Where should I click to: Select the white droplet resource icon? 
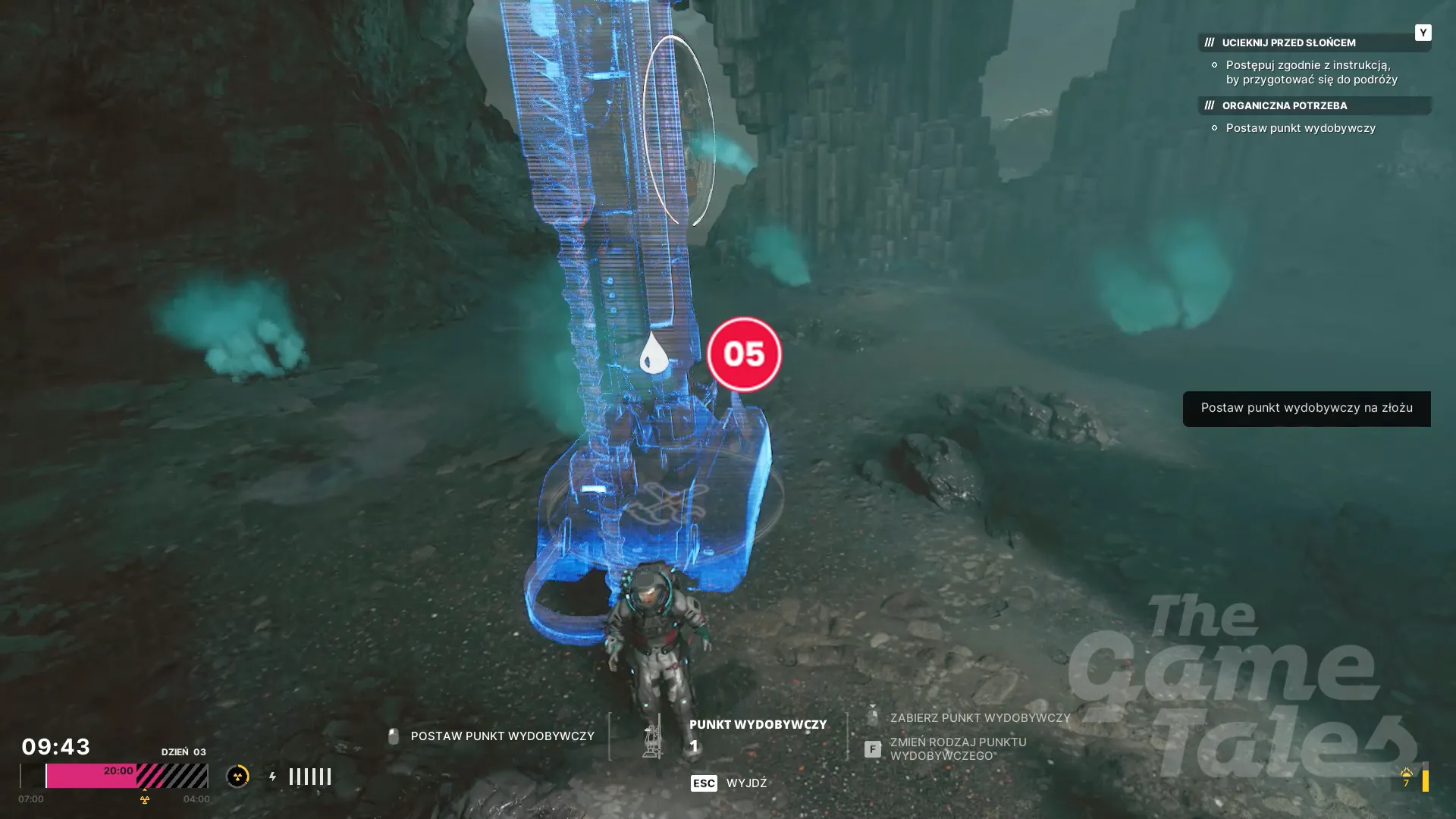click(654, 353)
